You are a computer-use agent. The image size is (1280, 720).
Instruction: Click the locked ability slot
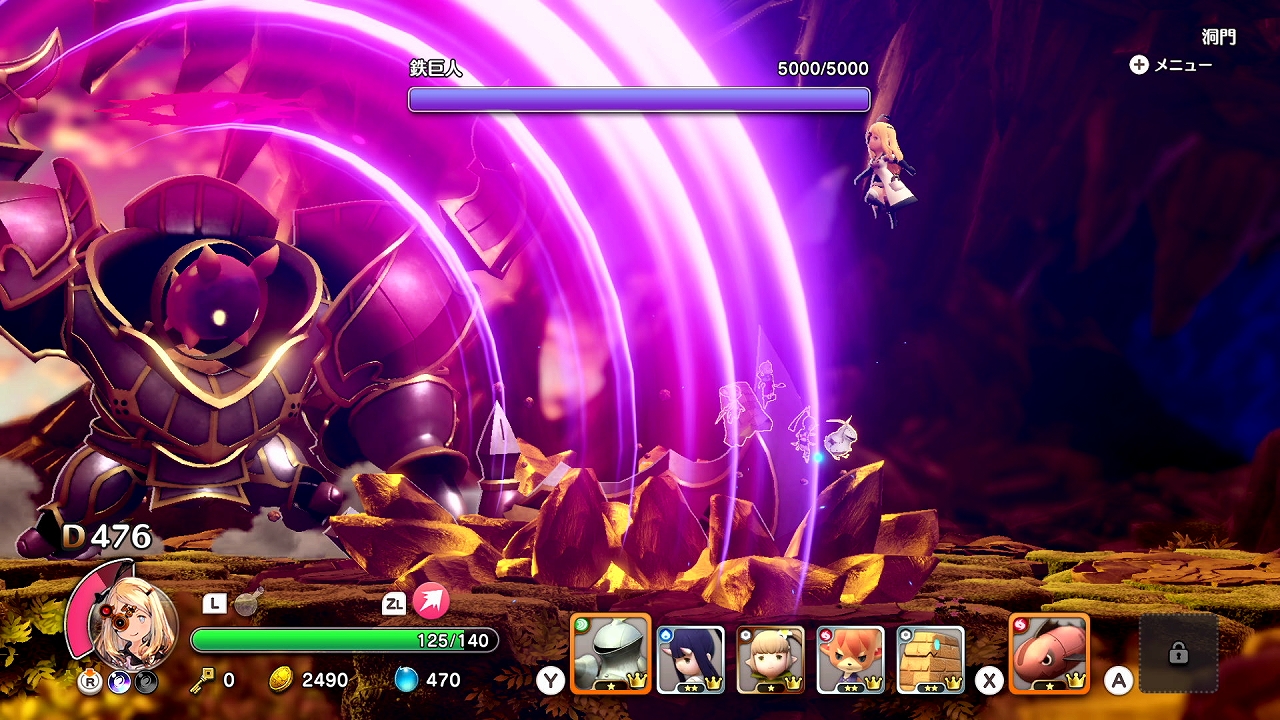tap(1178, 654)
